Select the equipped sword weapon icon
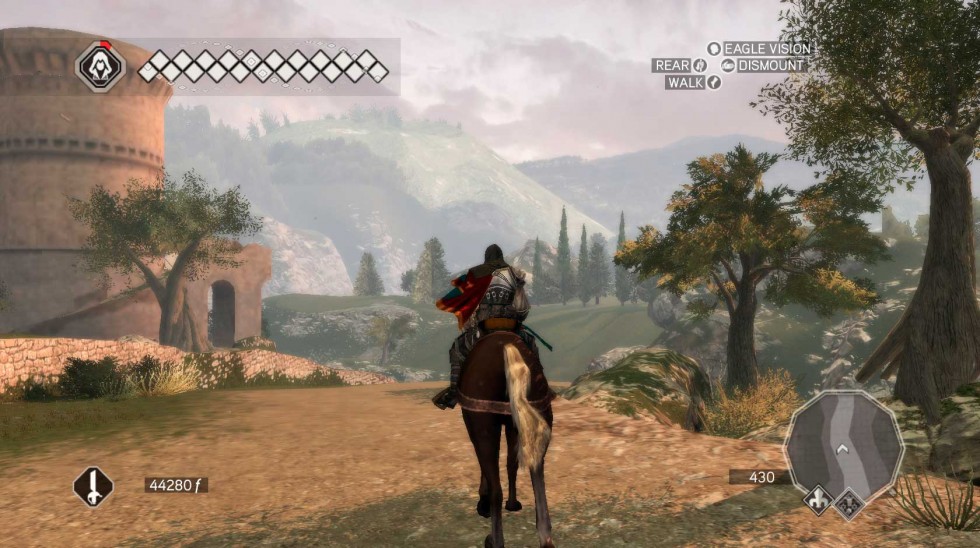Image resolution: width=980 pixels, height=548 pixels. point(92,486)
